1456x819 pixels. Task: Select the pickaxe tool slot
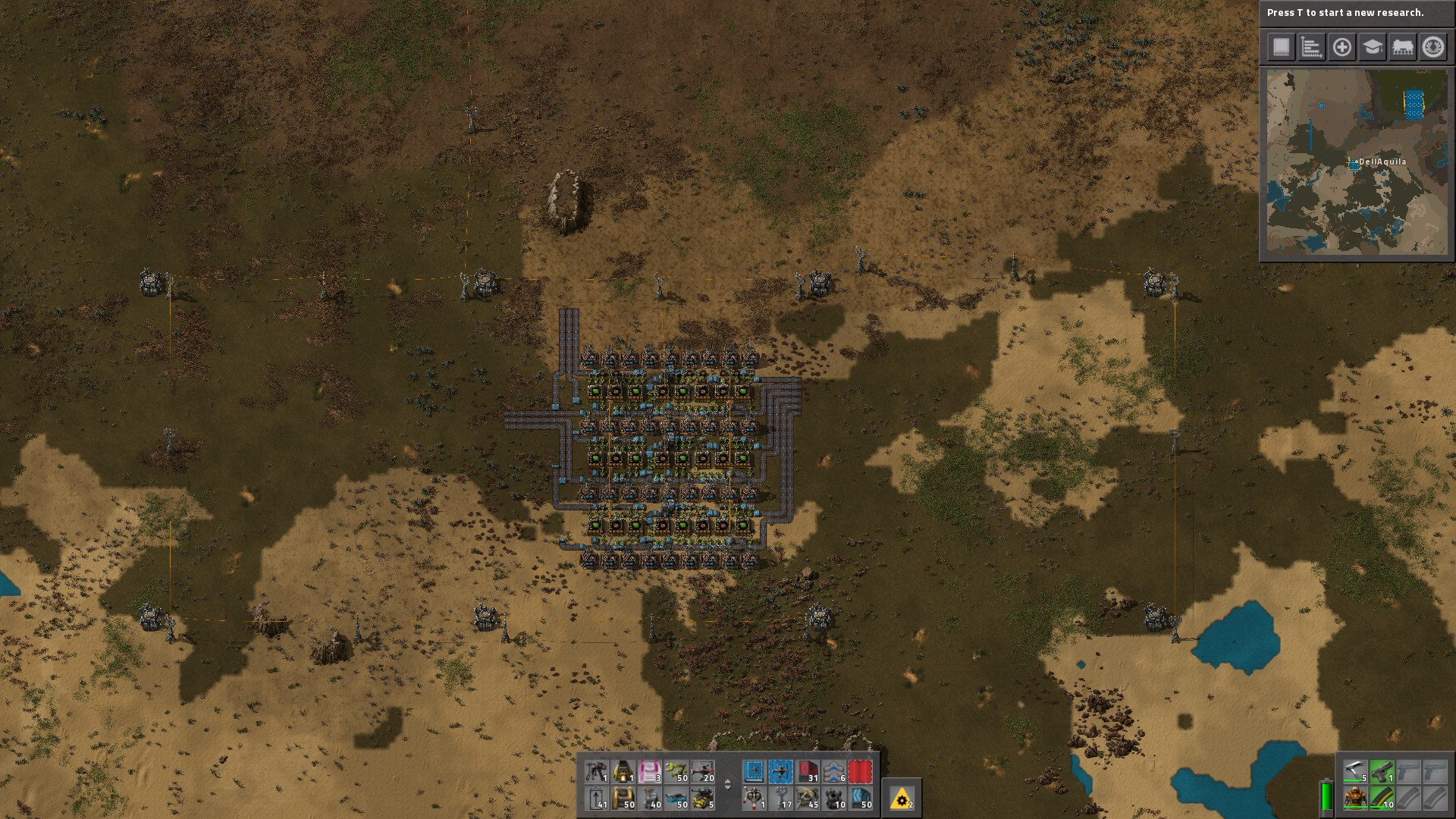(x=1355, y=772)
